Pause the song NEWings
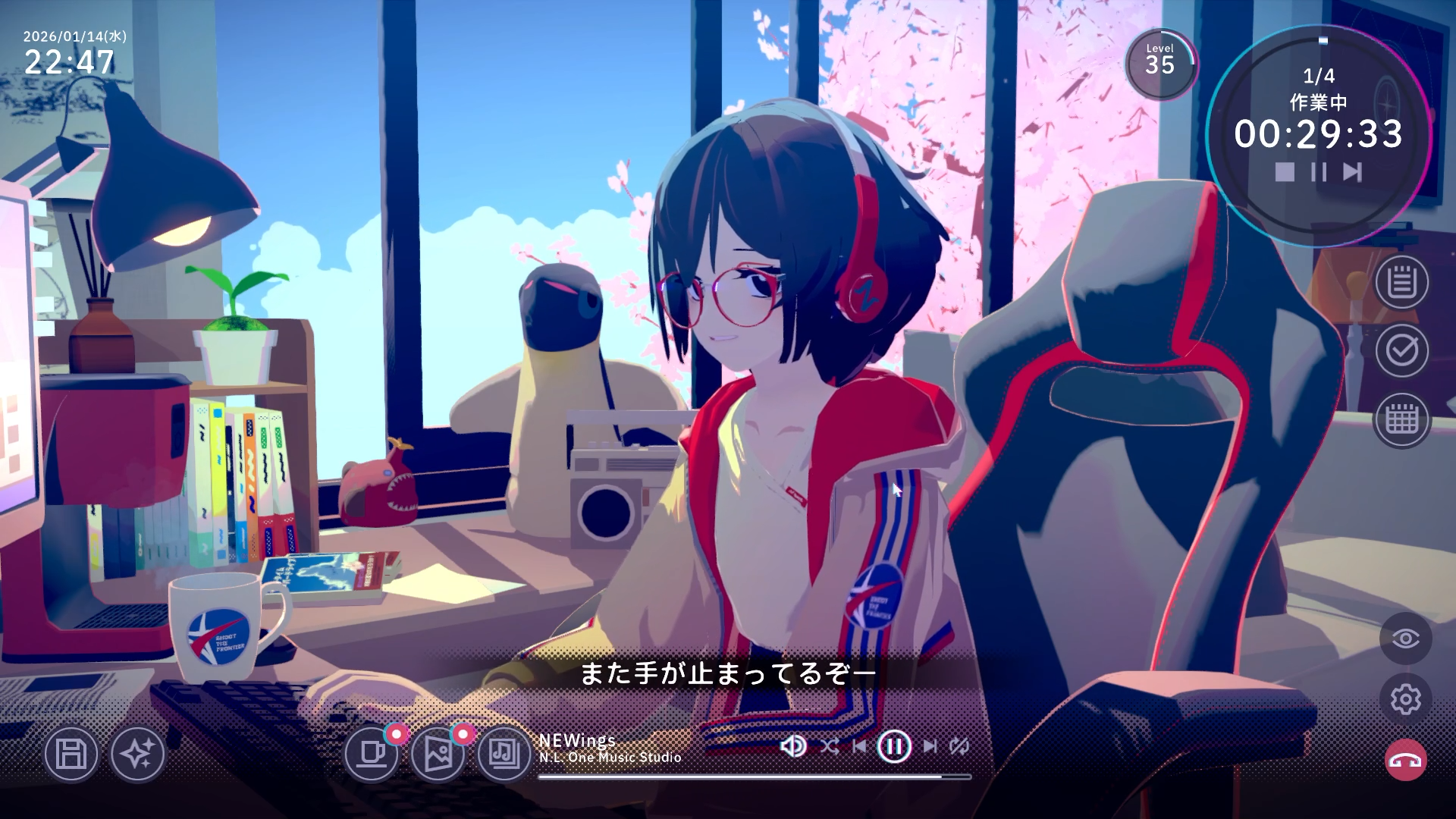The width and height of the screenshot is (1456, 819). tap(895, 745)
